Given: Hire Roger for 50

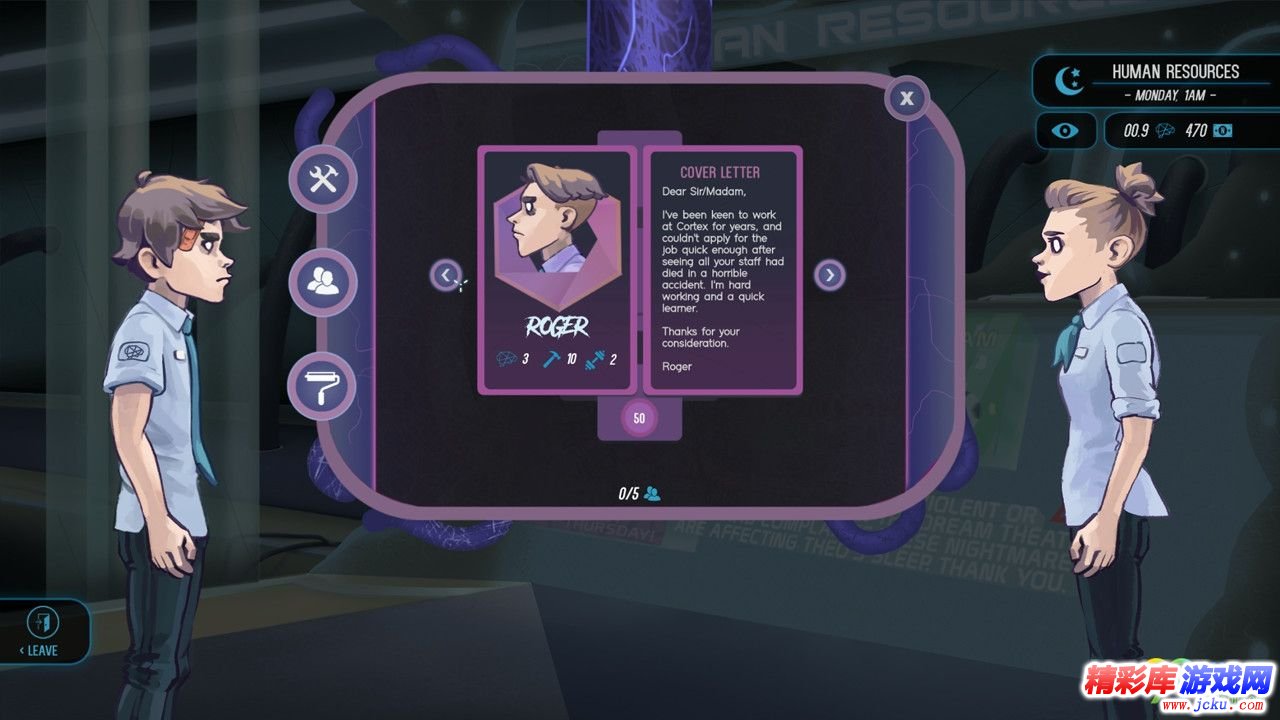Looking at the screenshot, I should click(639, 418).
